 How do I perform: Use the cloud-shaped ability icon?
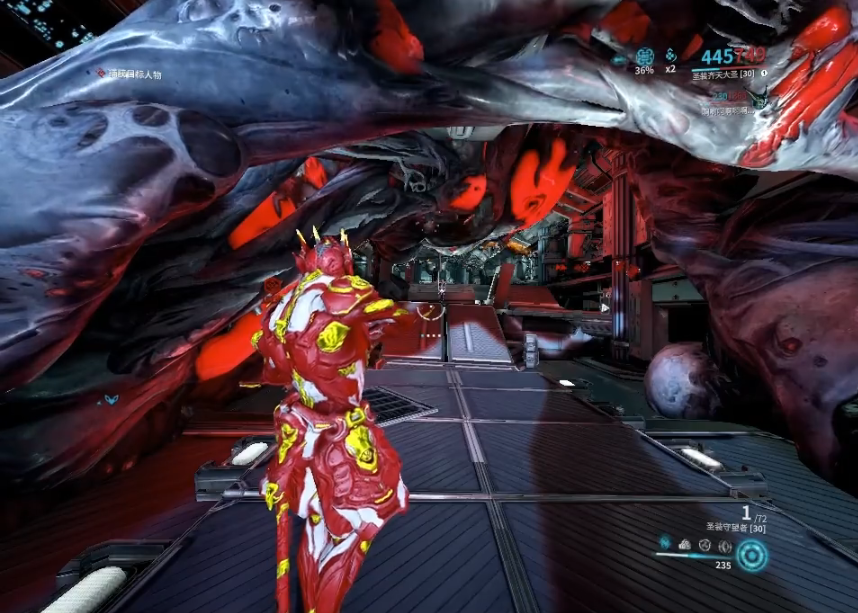(685, 545)
